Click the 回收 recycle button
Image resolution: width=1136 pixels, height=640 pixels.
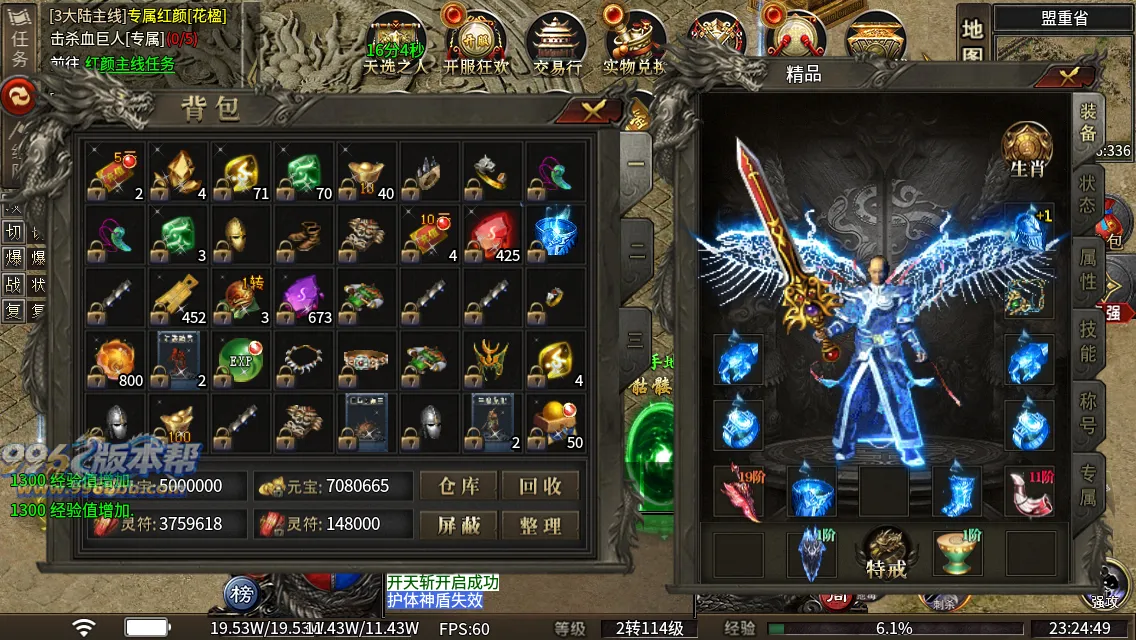(x=540, y=486)
